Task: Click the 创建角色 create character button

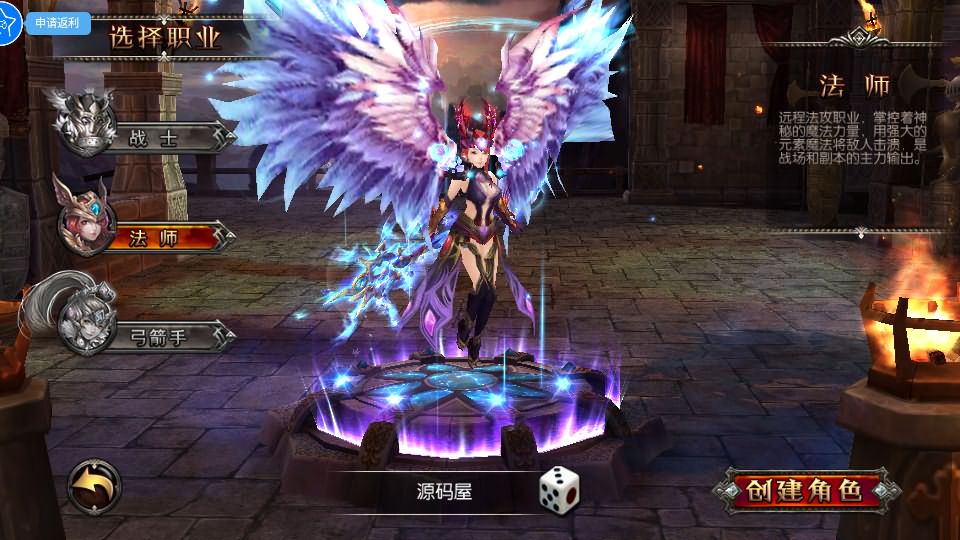Action: pyautogui.click(x=806, y=491)
